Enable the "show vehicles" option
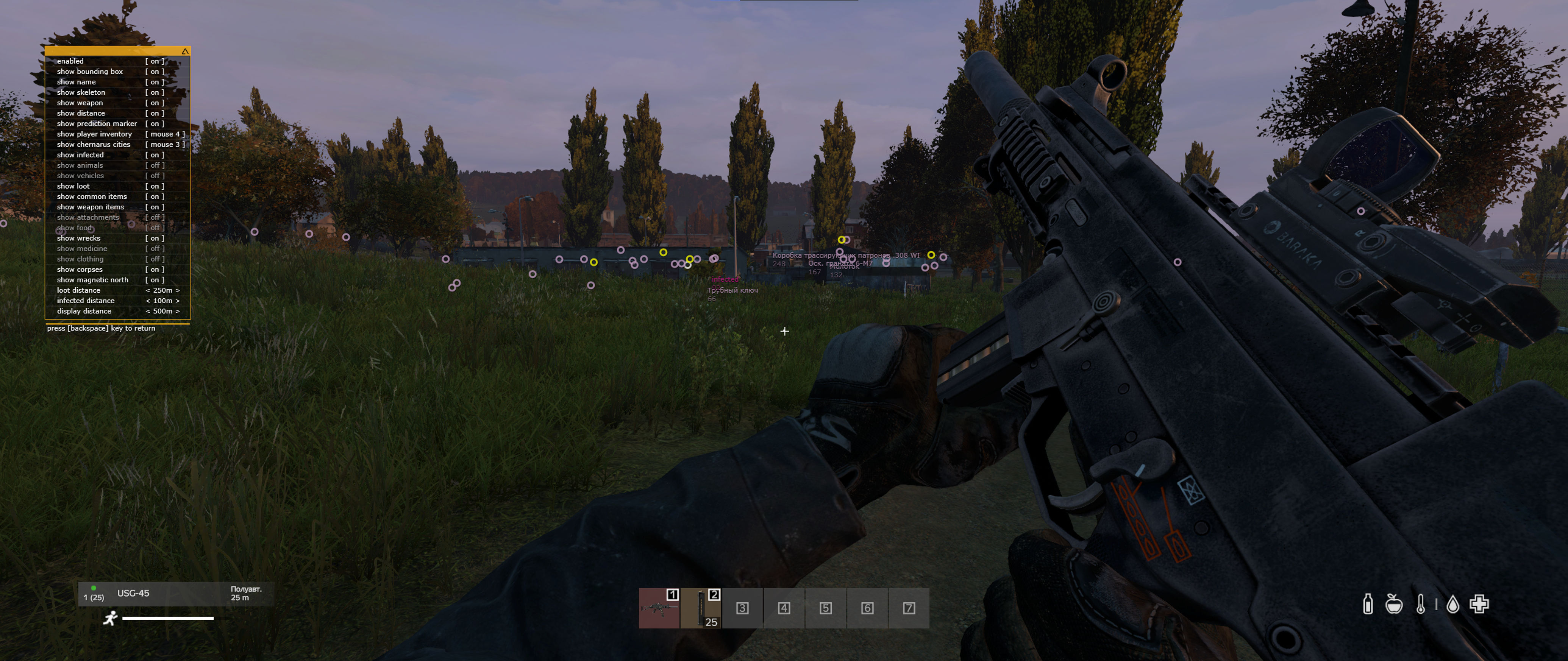The height and width of the screenshot is (661, 1568). [155, 176]
